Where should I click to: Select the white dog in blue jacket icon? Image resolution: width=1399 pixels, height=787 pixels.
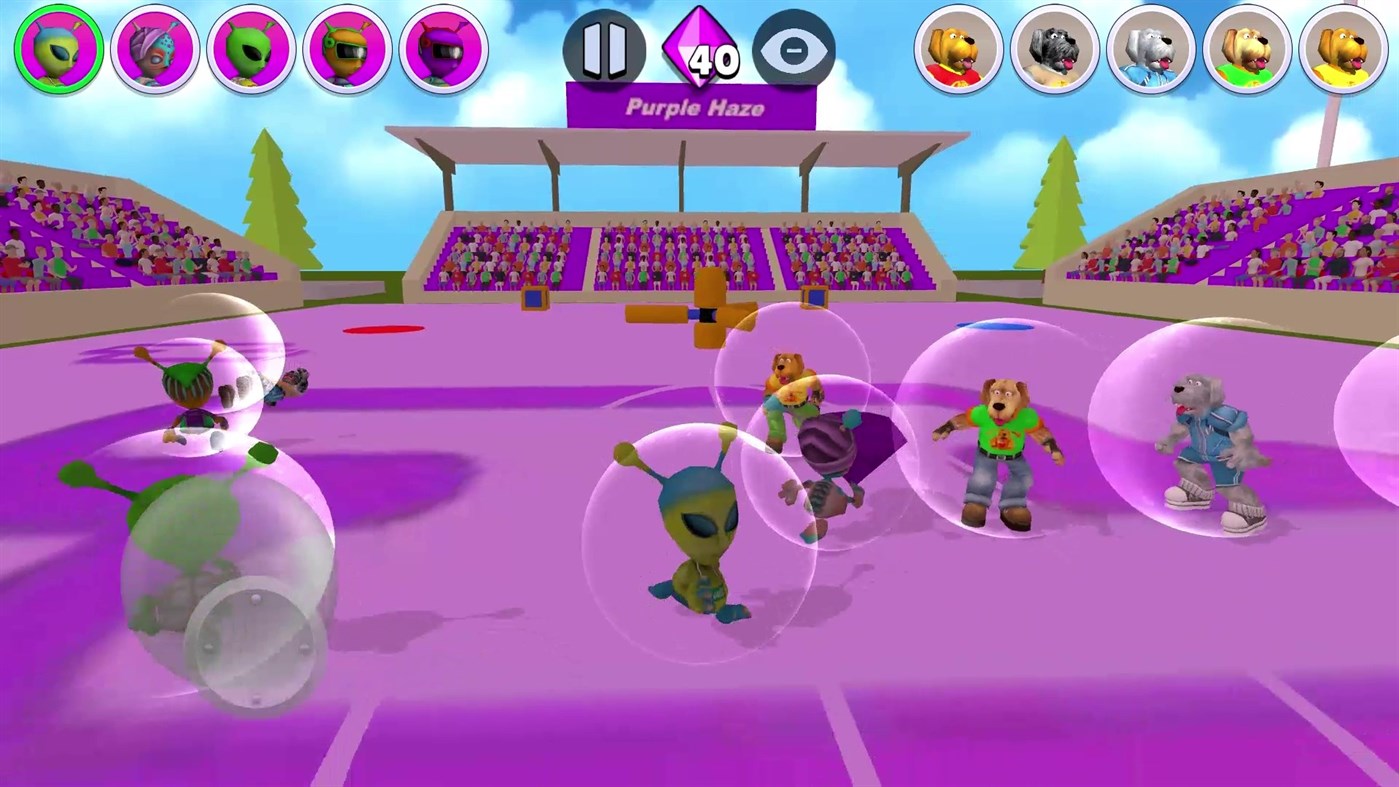click(x=1152, y=48)
